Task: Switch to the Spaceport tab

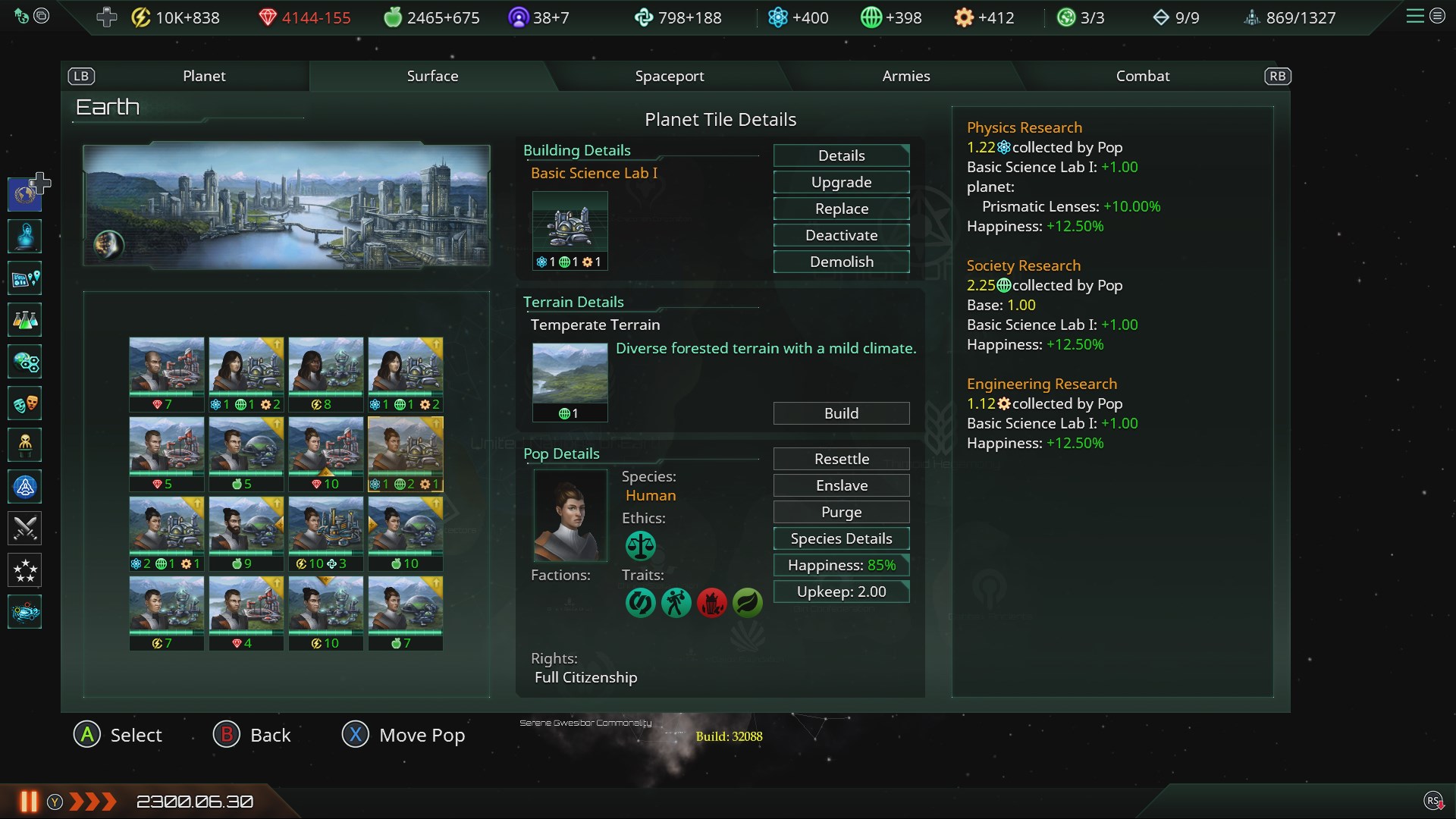Action: (x=670, y=76)
